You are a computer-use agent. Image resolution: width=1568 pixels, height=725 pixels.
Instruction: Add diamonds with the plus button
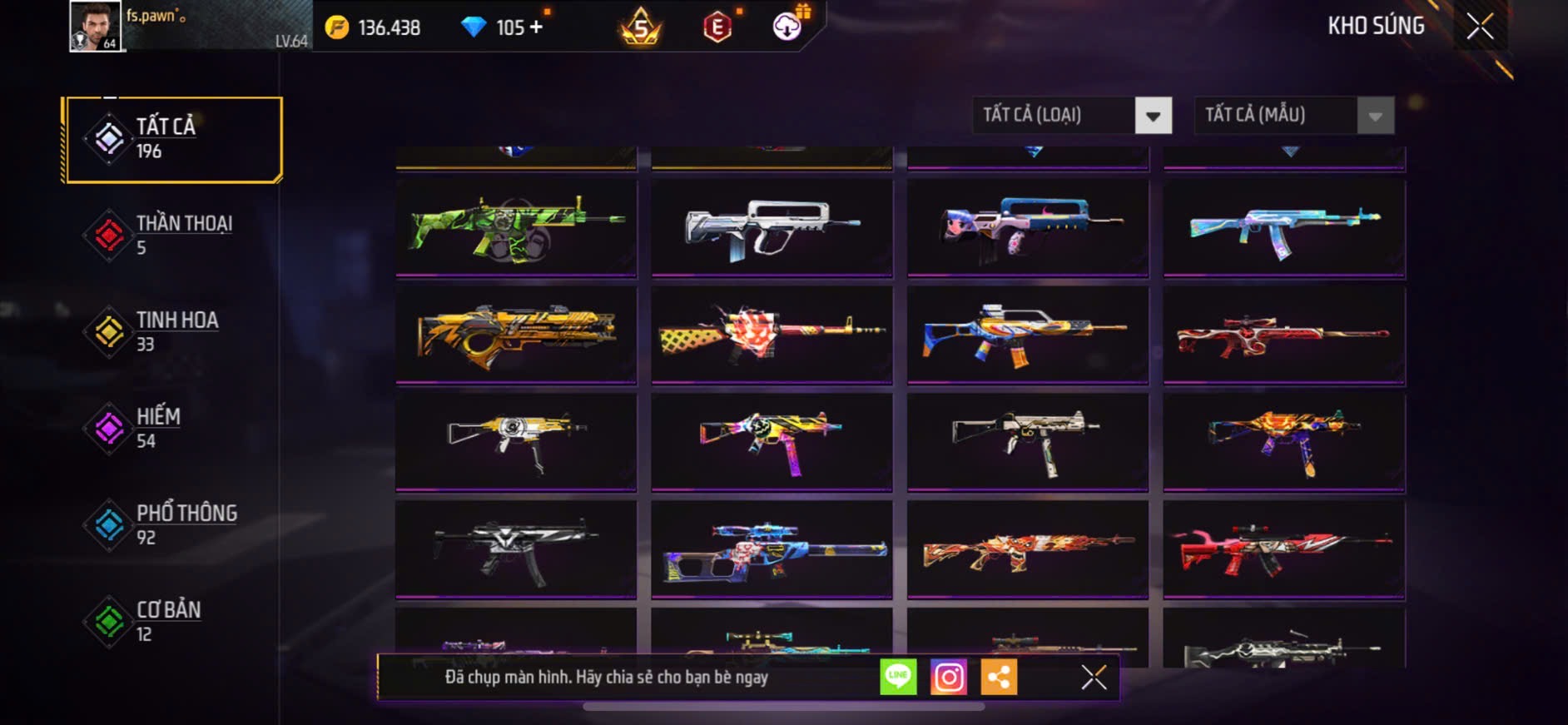coord(536,27)
